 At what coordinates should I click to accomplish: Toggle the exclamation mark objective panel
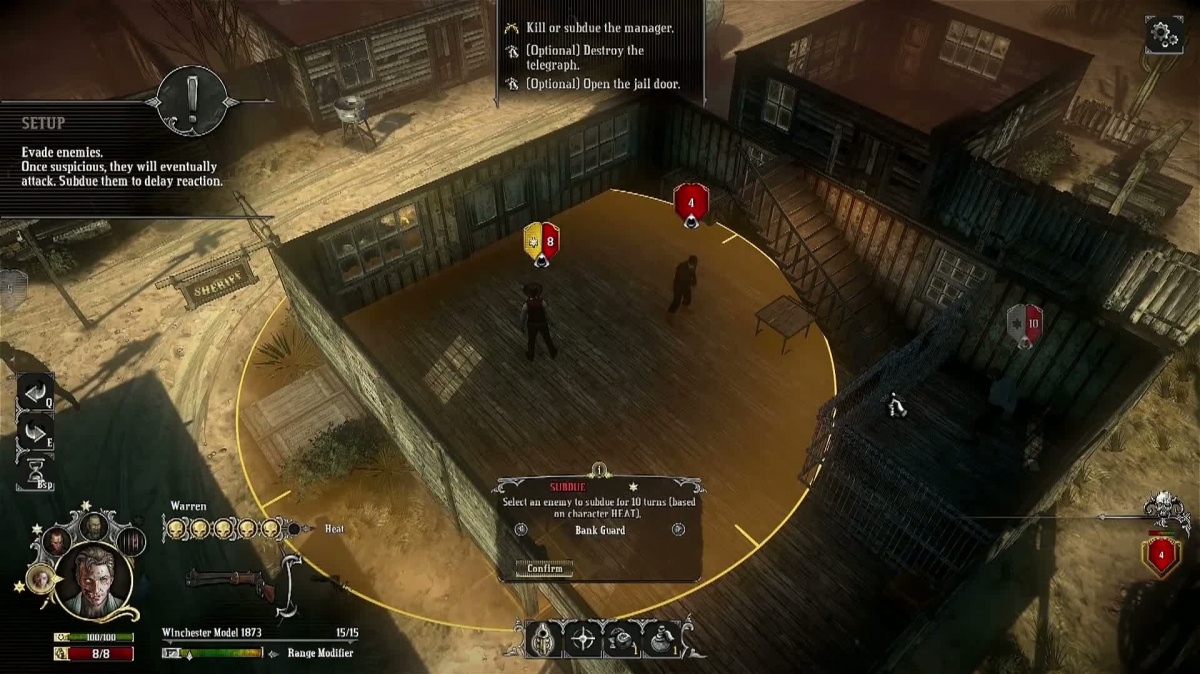(x=191, y=100)
